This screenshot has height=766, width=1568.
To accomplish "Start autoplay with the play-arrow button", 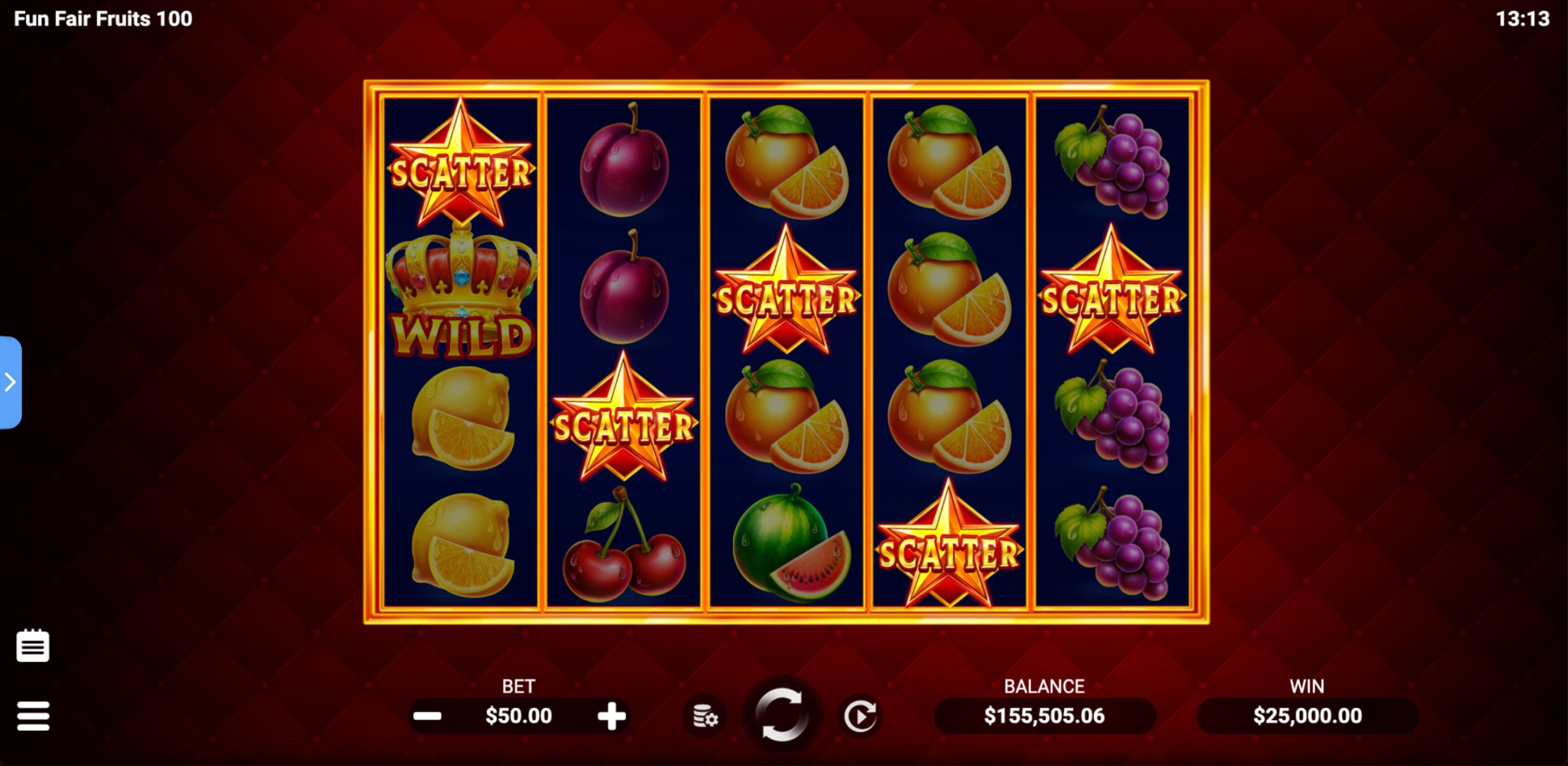I will click(x=859, y=716).
